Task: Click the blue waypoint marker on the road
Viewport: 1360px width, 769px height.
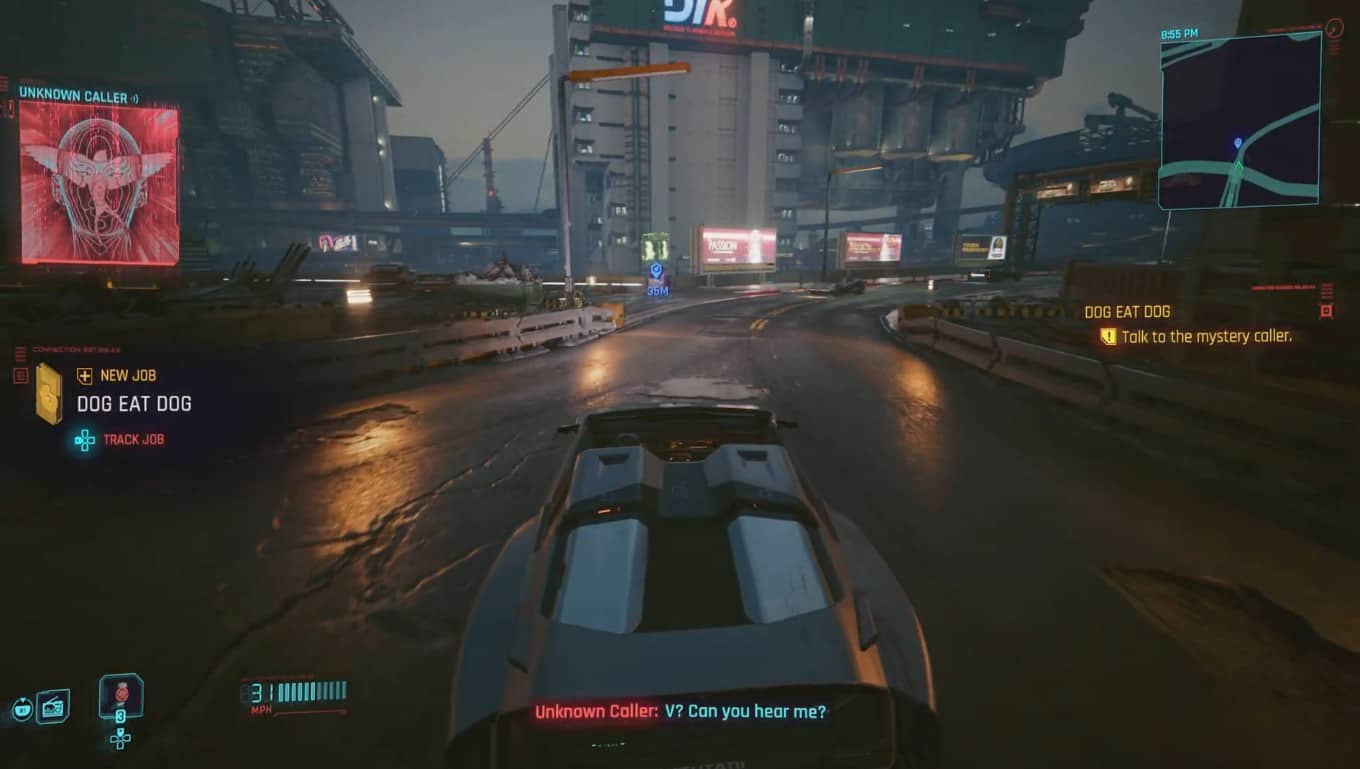Action: click(x=656, y=271)
